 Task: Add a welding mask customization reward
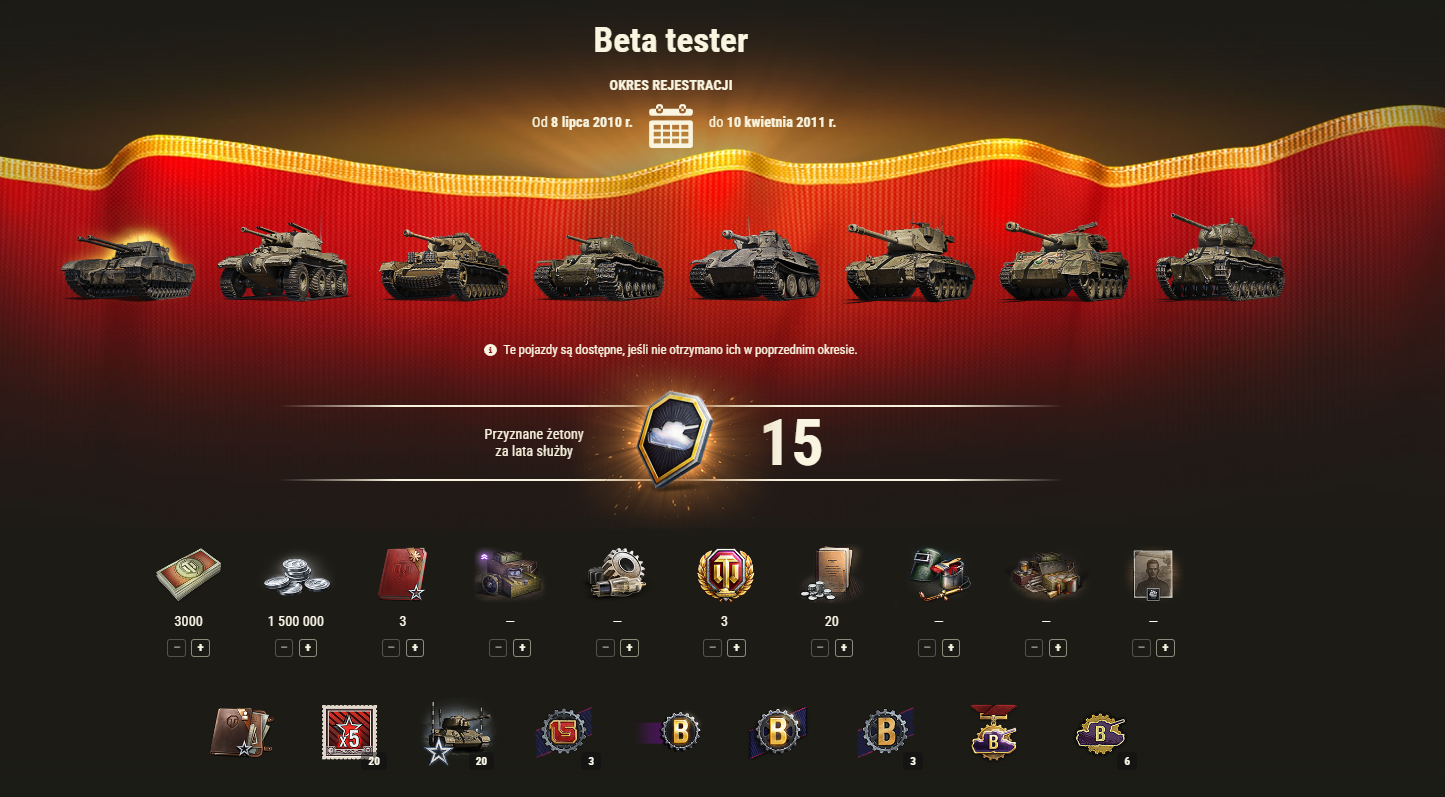coord(951,648)
